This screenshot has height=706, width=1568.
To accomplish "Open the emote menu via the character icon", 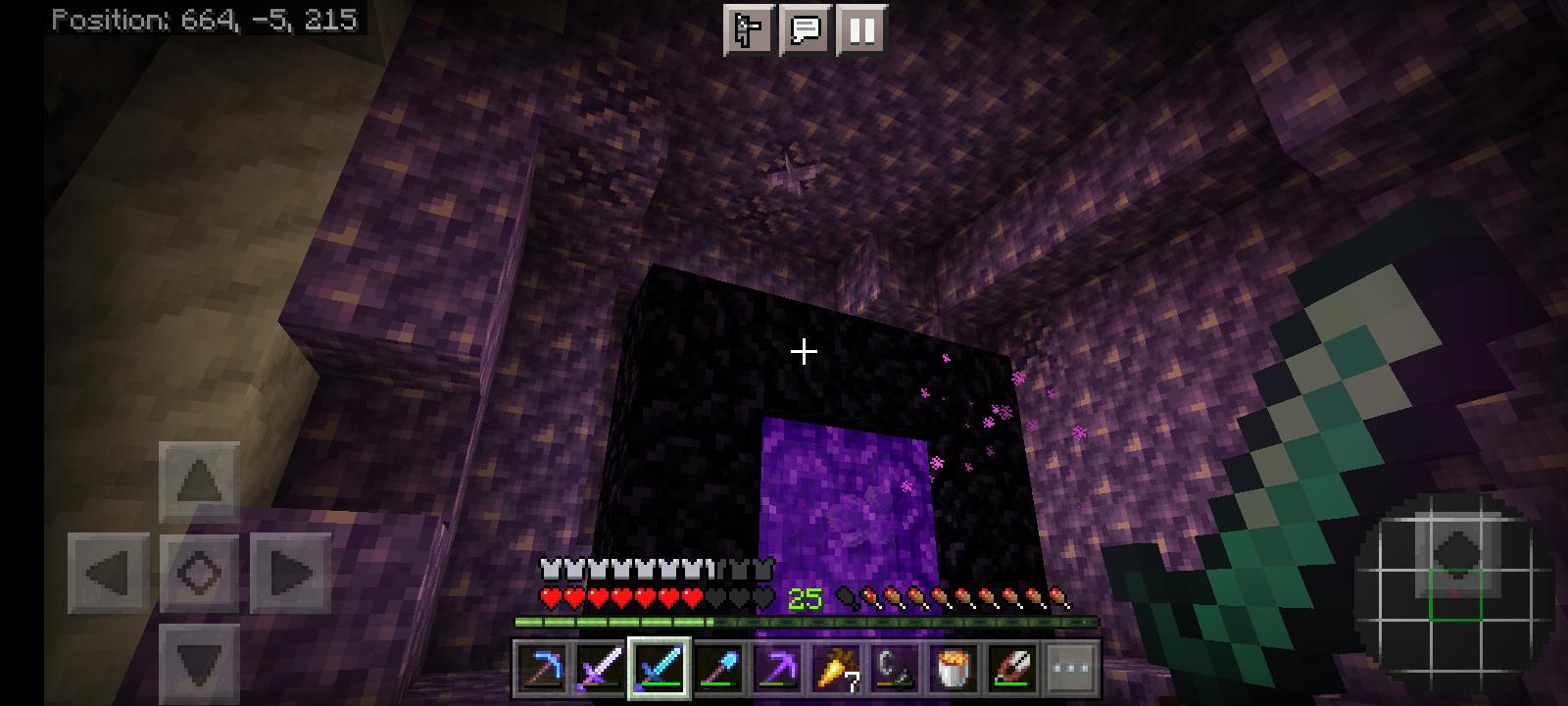I will [748, 30].
